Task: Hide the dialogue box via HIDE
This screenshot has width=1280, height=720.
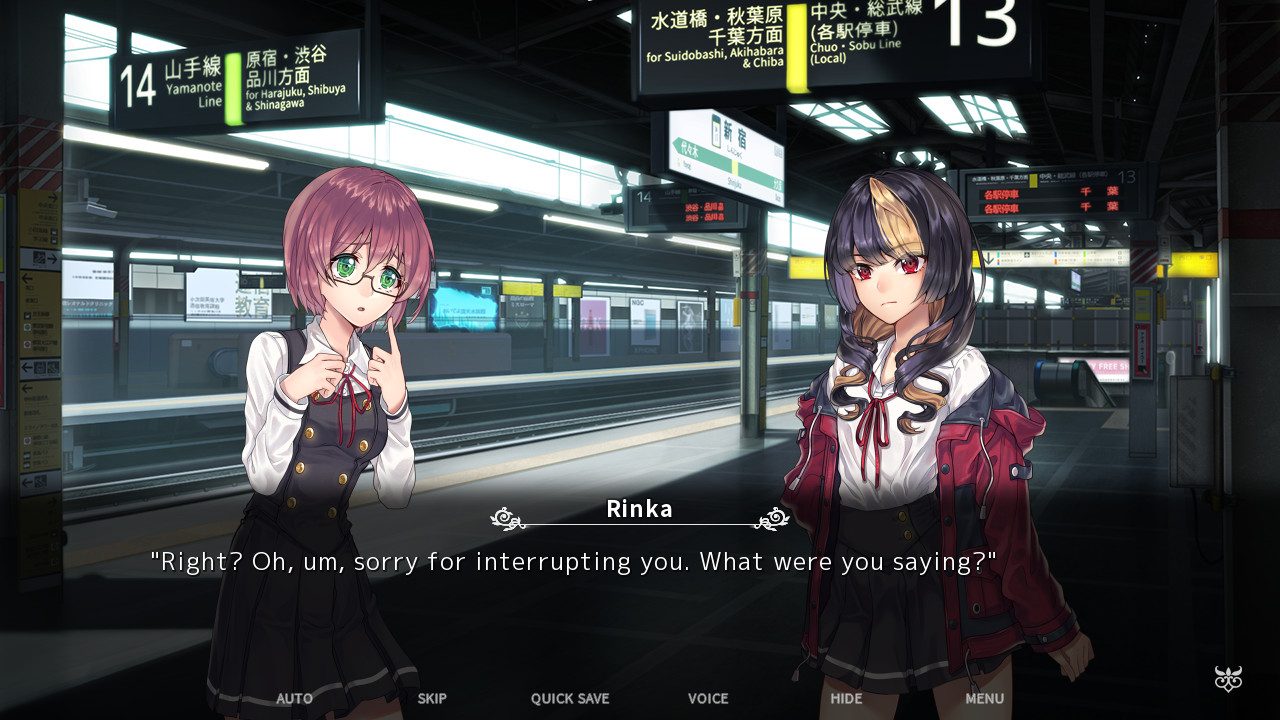Action: (x=845, y=699)
